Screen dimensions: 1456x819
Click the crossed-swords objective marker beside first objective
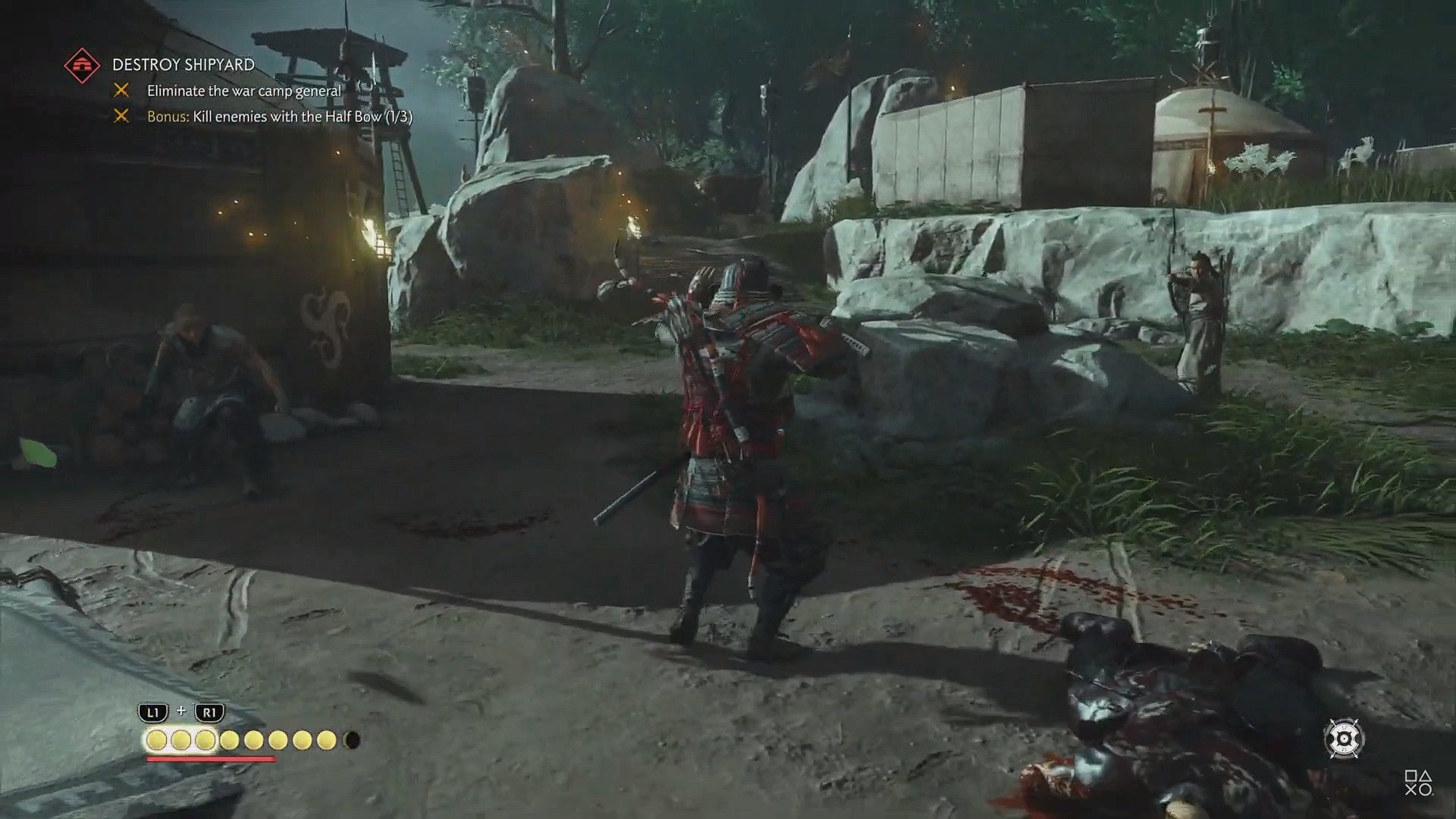click(123, 91)
